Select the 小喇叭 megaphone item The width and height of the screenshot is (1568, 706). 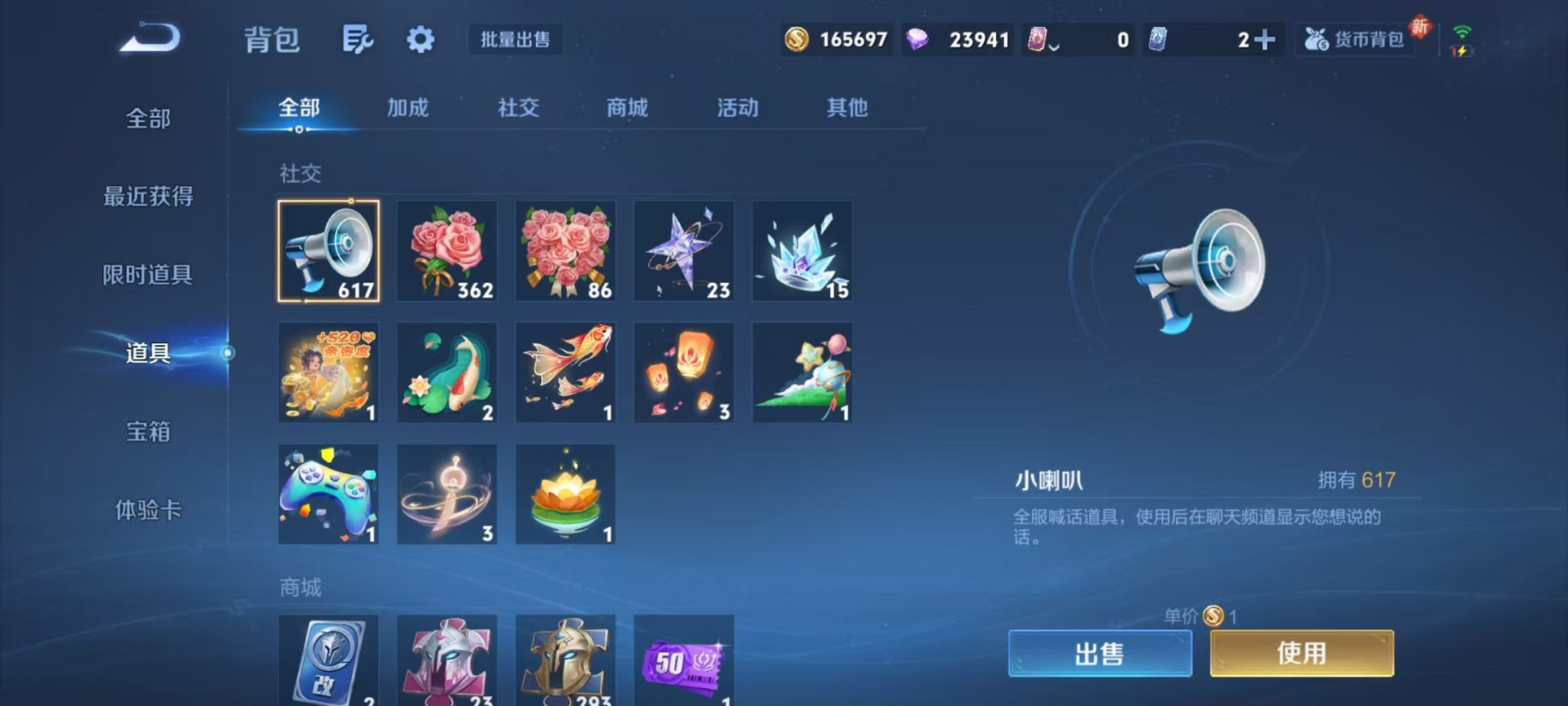coord(328,251)
